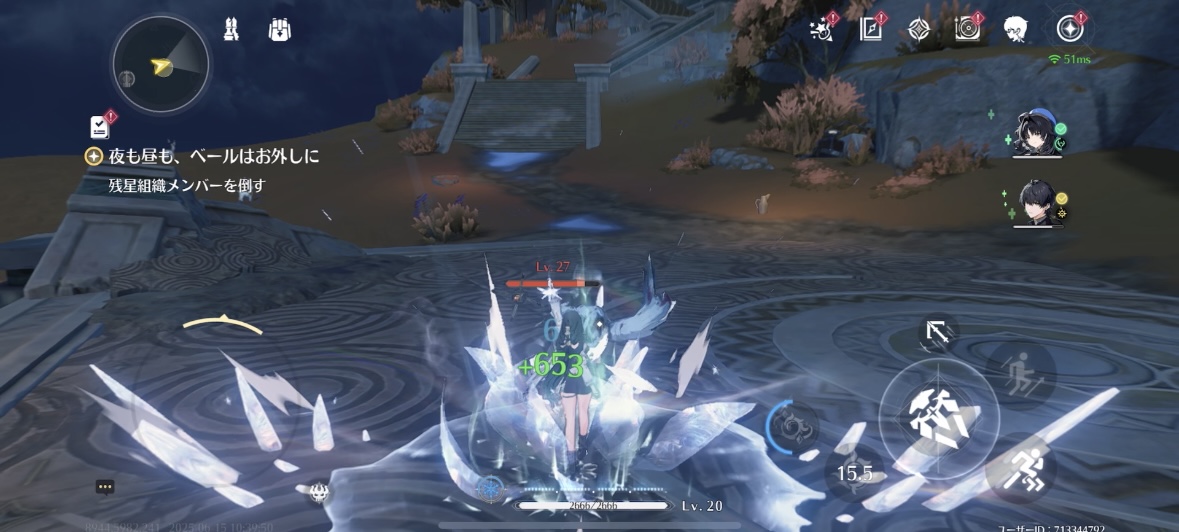1179x532 pixels.
Task: Tap the running-figure dodge button
Action: pyautogui.click(x=1021, y=468)
